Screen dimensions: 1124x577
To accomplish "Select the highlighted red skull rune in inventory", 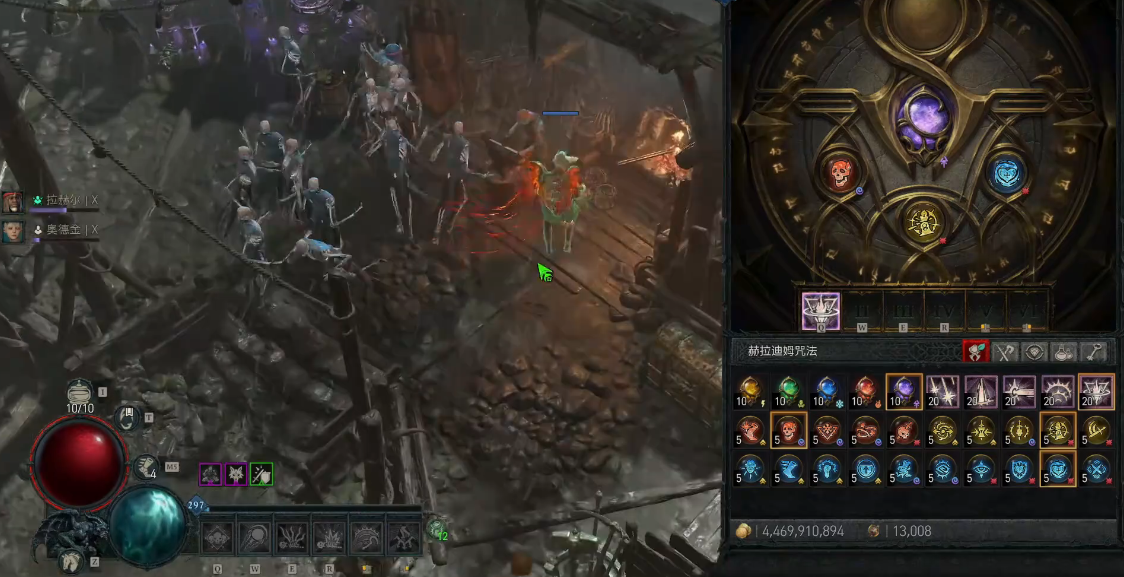I will [788, 430].
